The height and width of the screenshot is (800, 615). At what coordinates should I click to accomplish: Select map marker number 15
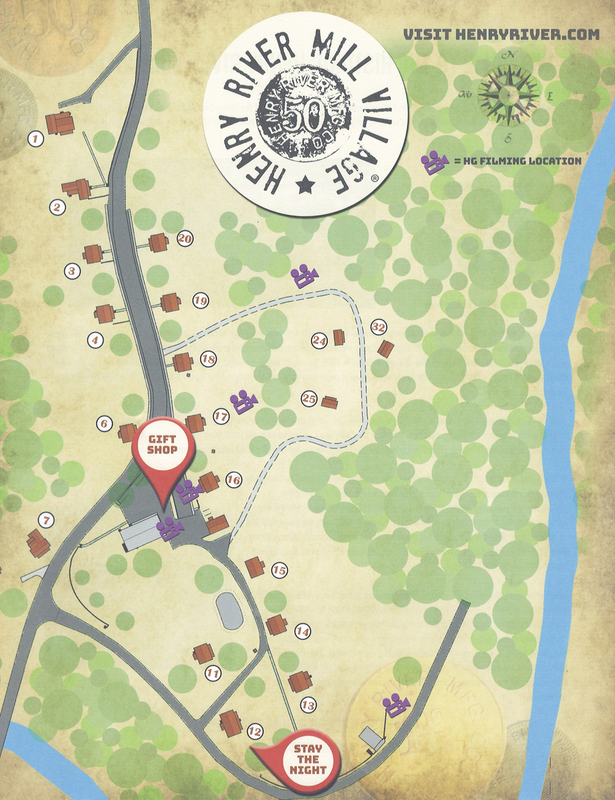pos(280,570)
